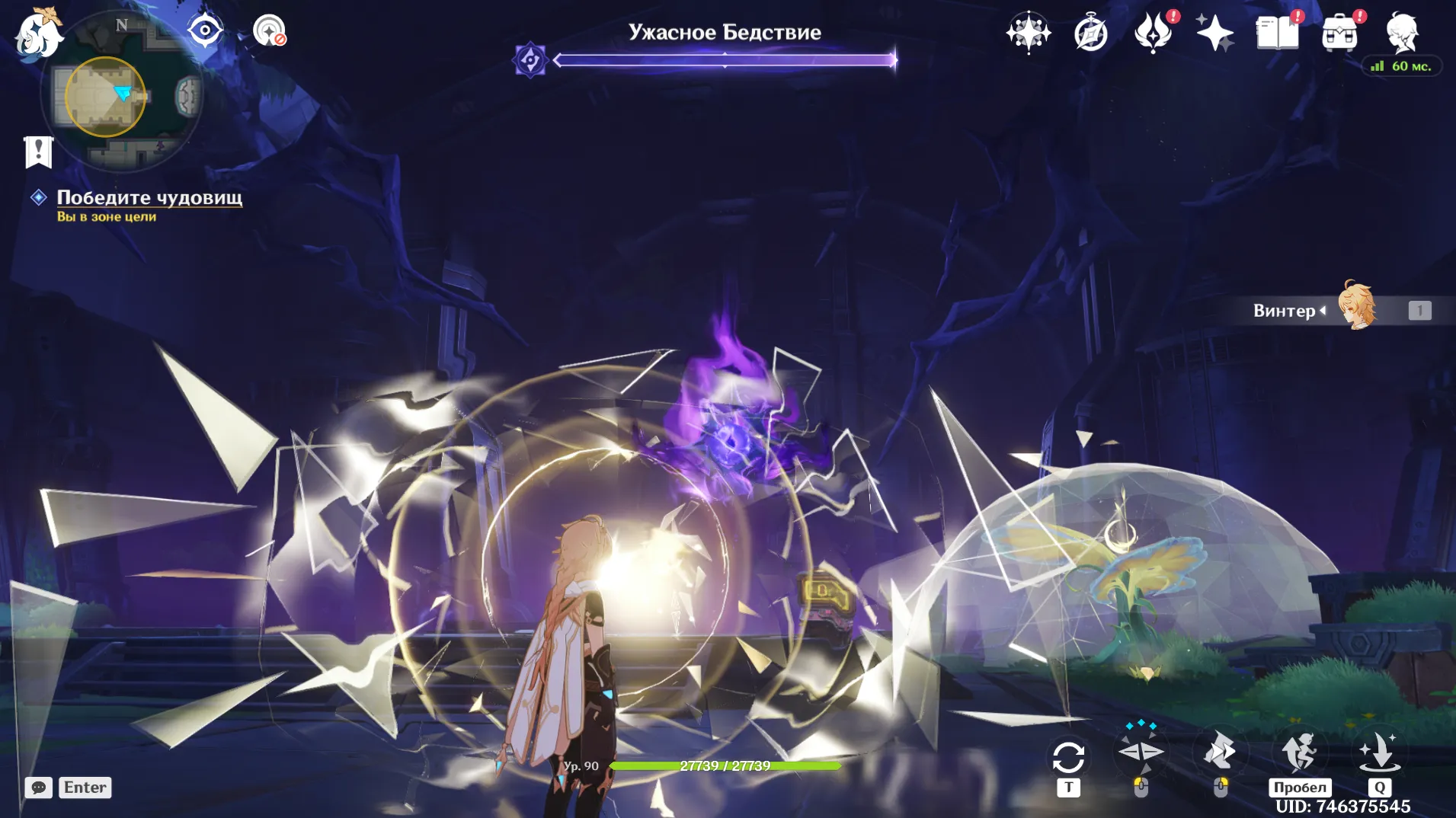
Task: Open chat via speech bubble icon
Action: [38, 787]
